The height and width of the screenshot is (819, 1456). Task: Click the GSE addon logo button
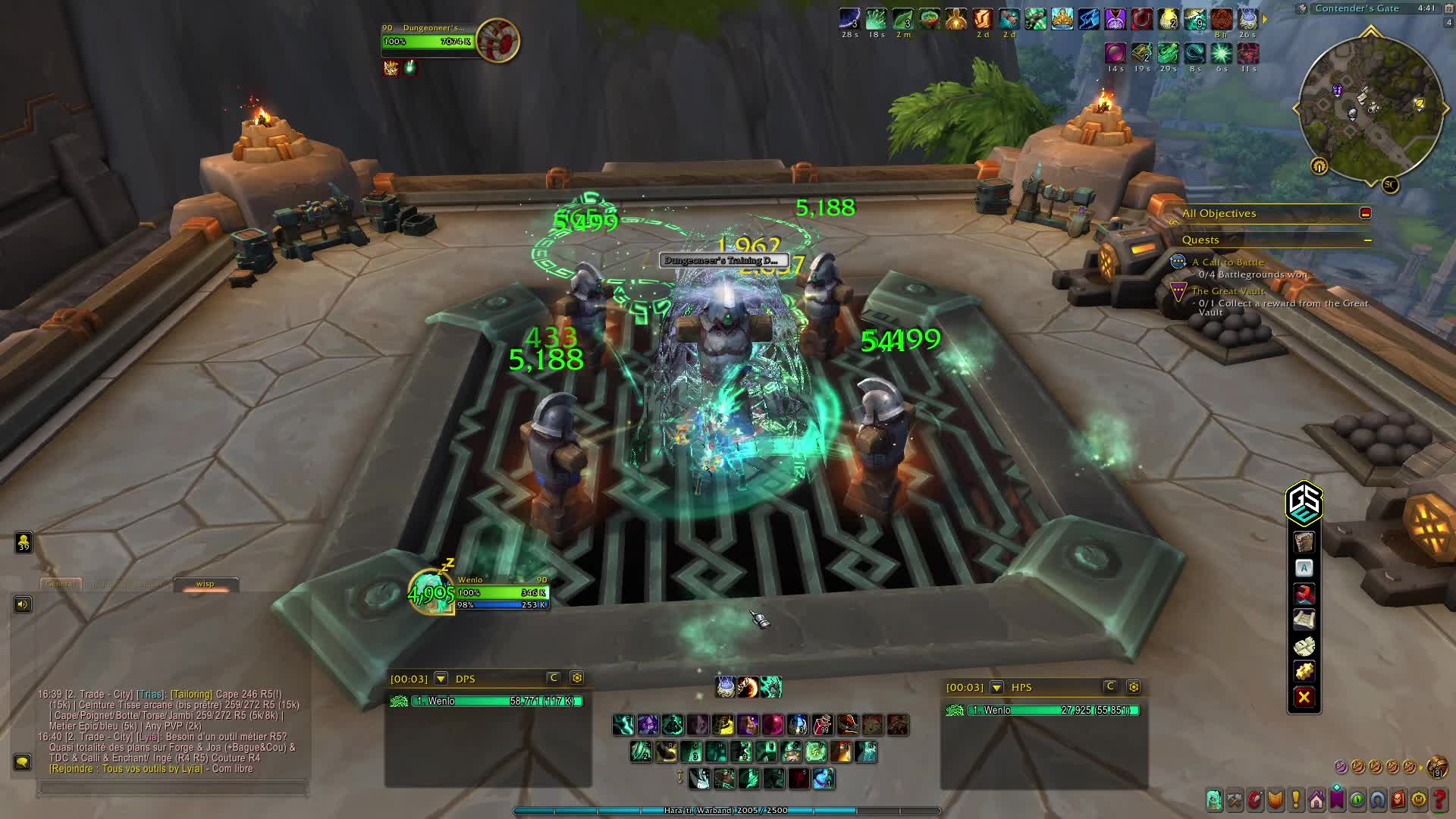(1304, 504)
